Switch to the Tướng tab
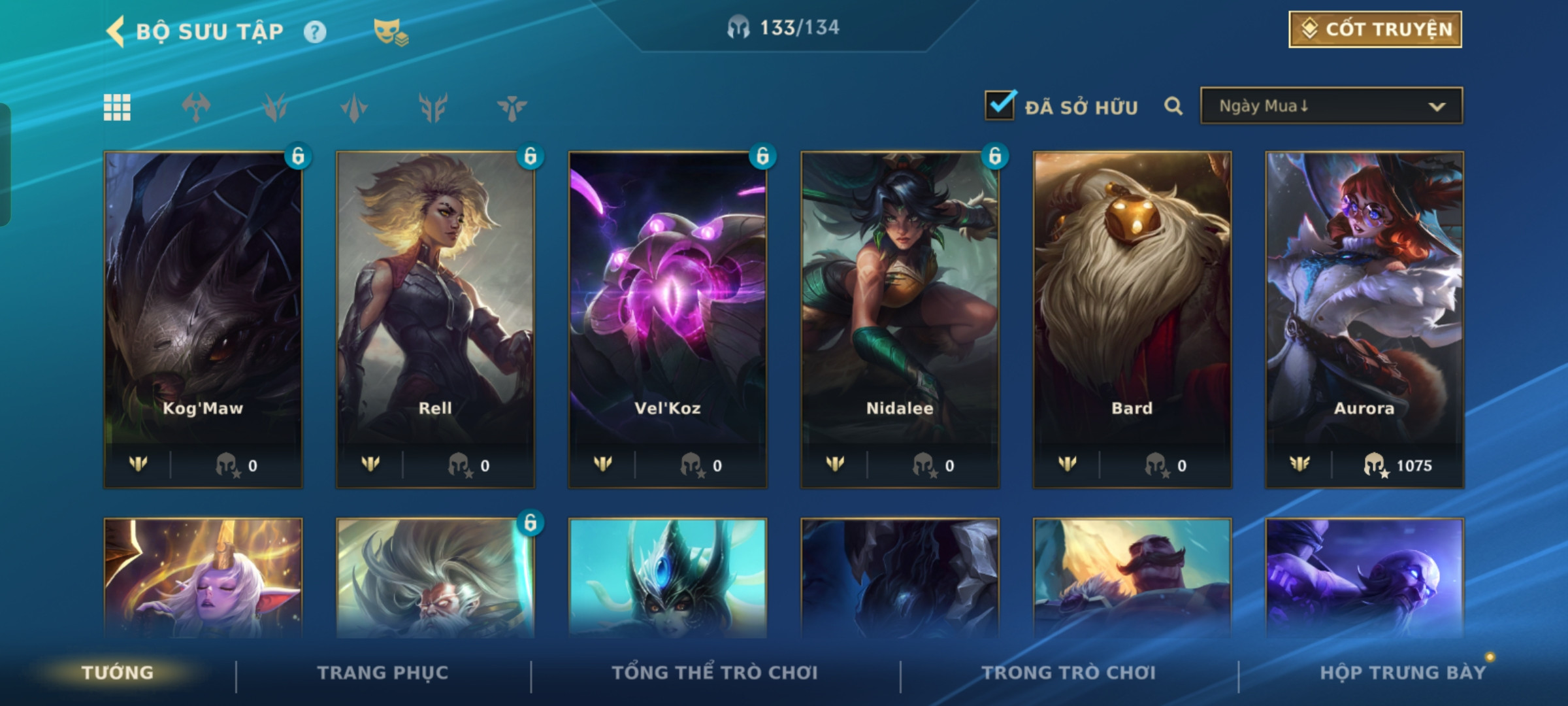 click(x=118, y=673)
